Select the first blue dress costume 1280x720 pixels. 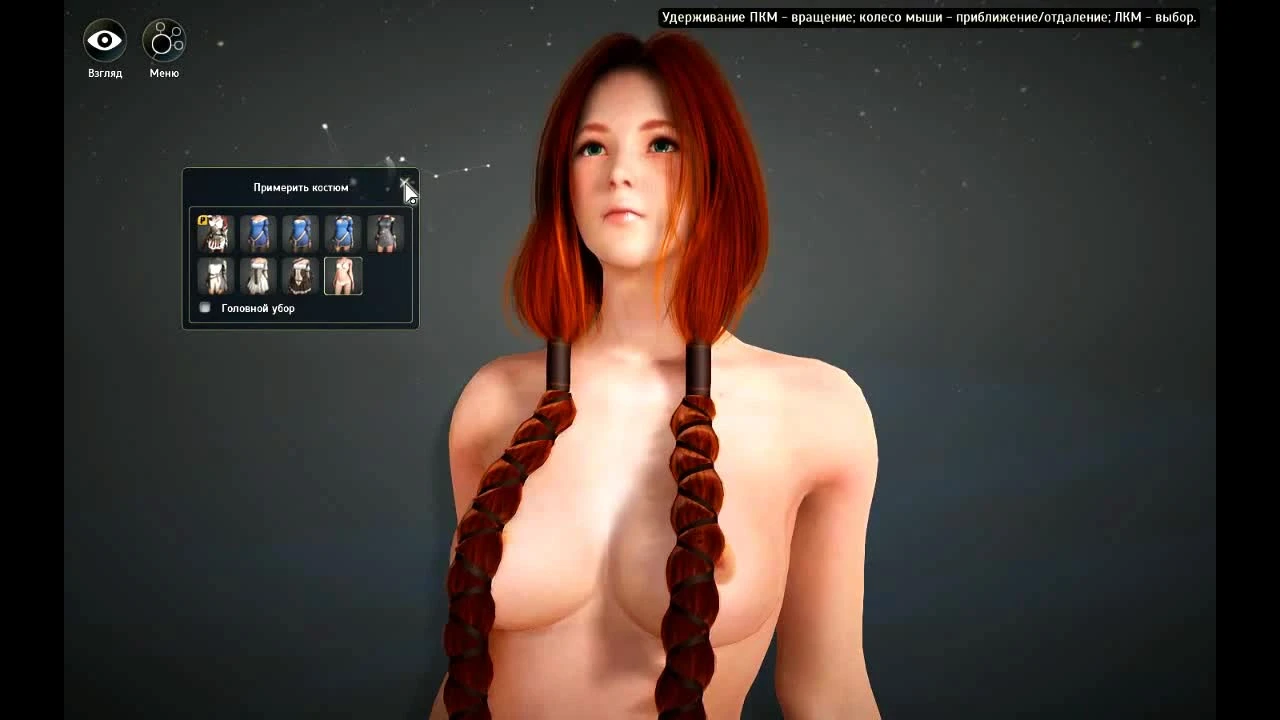coord(258,232)
